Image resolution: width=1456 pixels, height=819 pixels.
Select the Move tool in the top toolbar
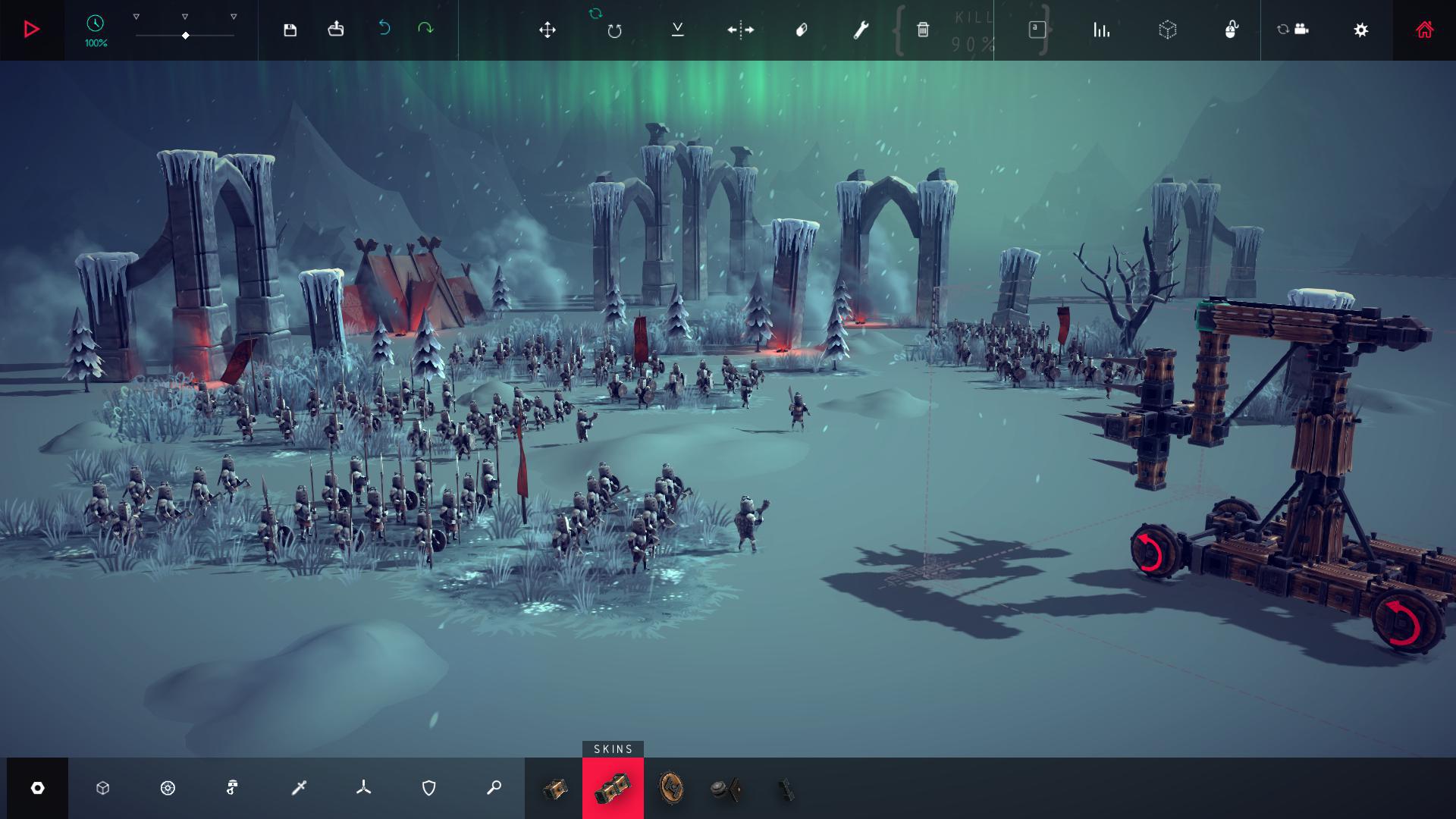(x=548, y=30)
